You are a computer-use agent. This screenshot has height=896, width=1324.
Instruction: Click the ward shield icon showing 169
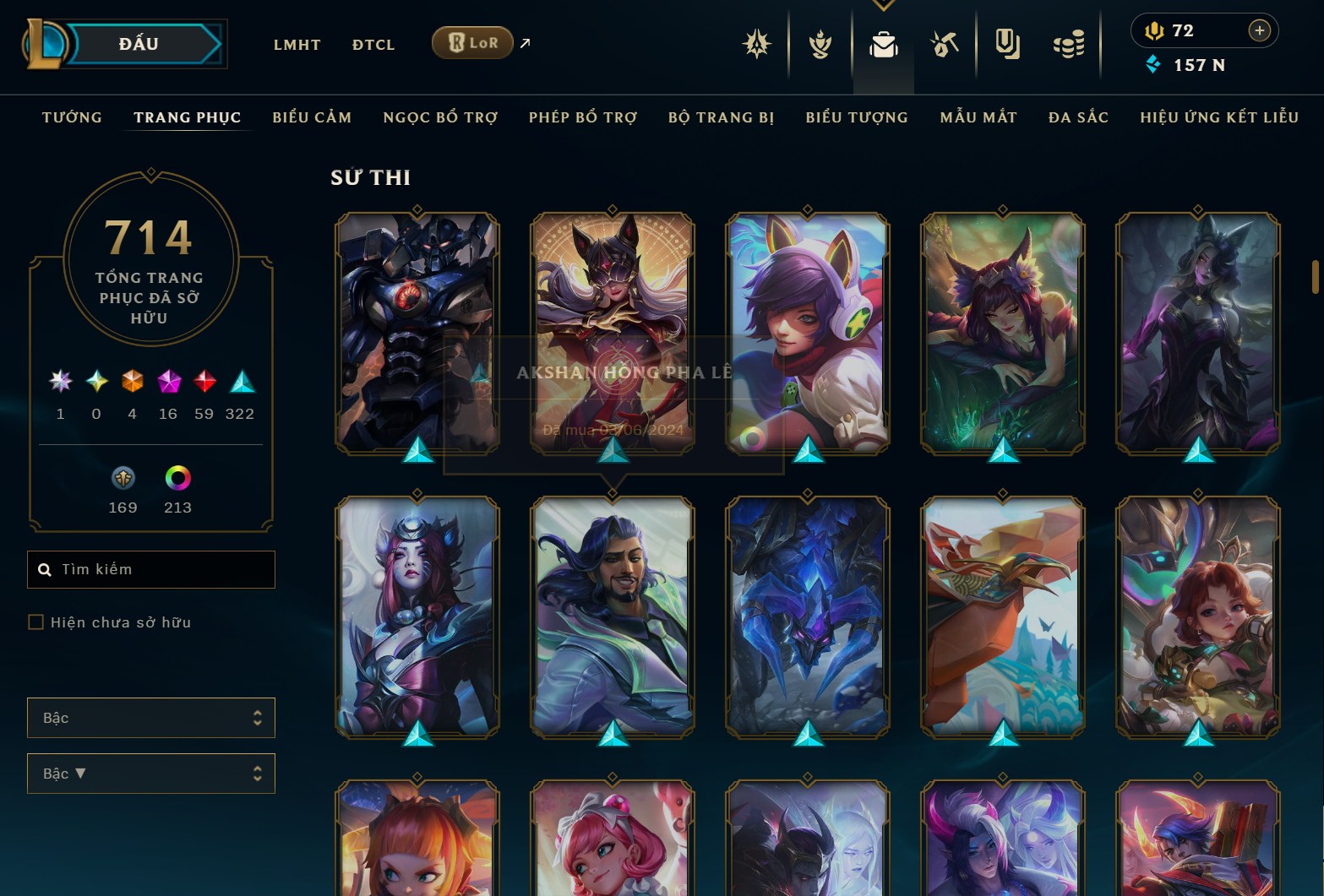point(123,479)
